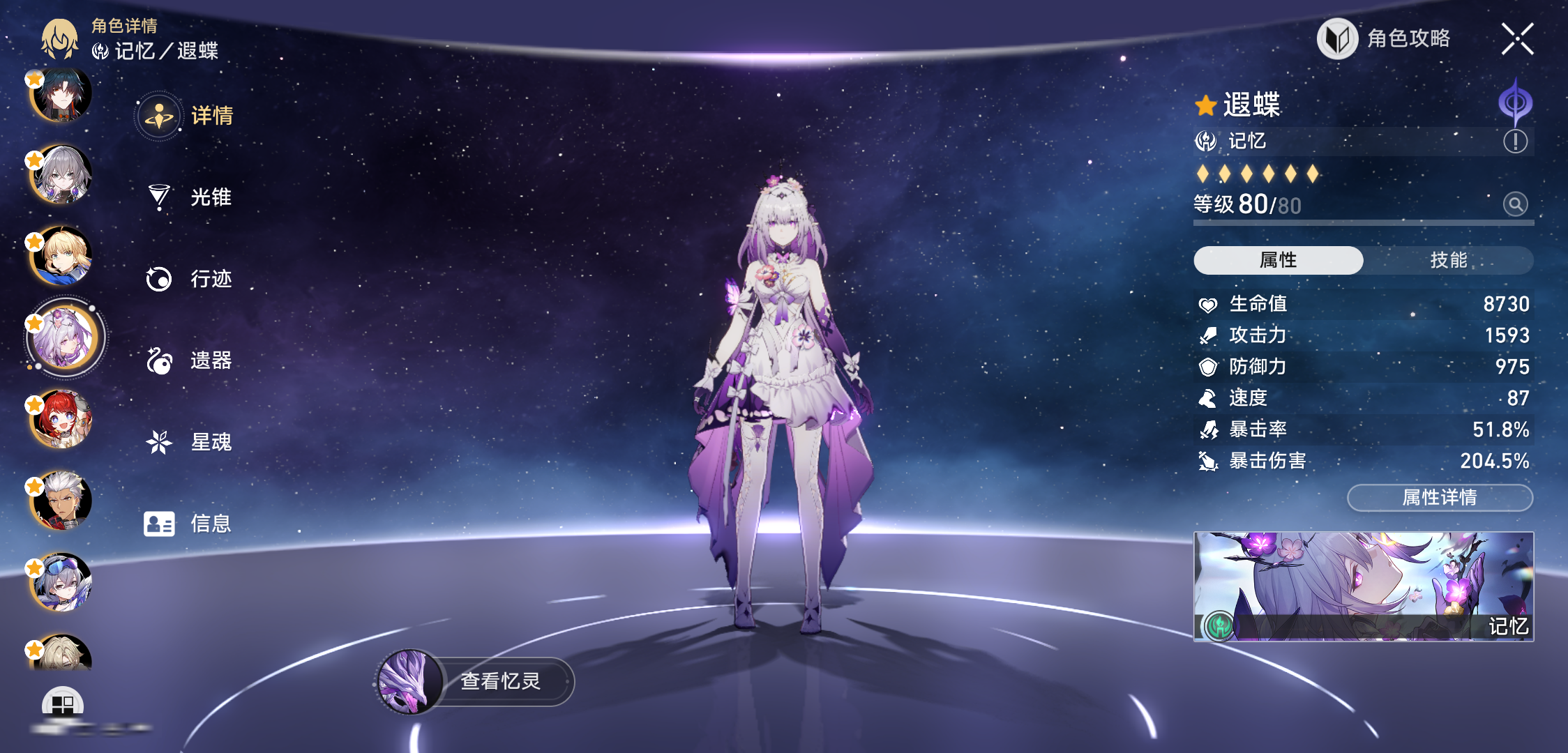This screenshot has height=753, width=1568.
Task: Open 属性详情 attribute details
Action: pyautogui.click(x=1440, y=497)
